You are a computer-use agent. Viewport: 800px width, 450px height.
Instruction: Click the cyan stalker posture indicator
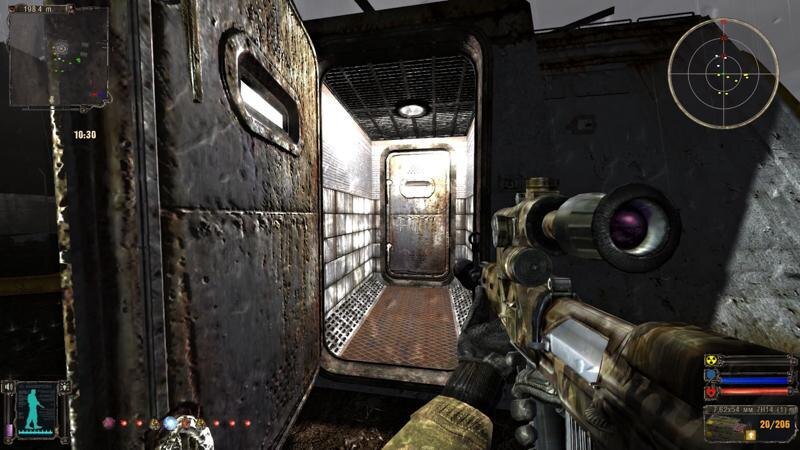coord(36,408)
